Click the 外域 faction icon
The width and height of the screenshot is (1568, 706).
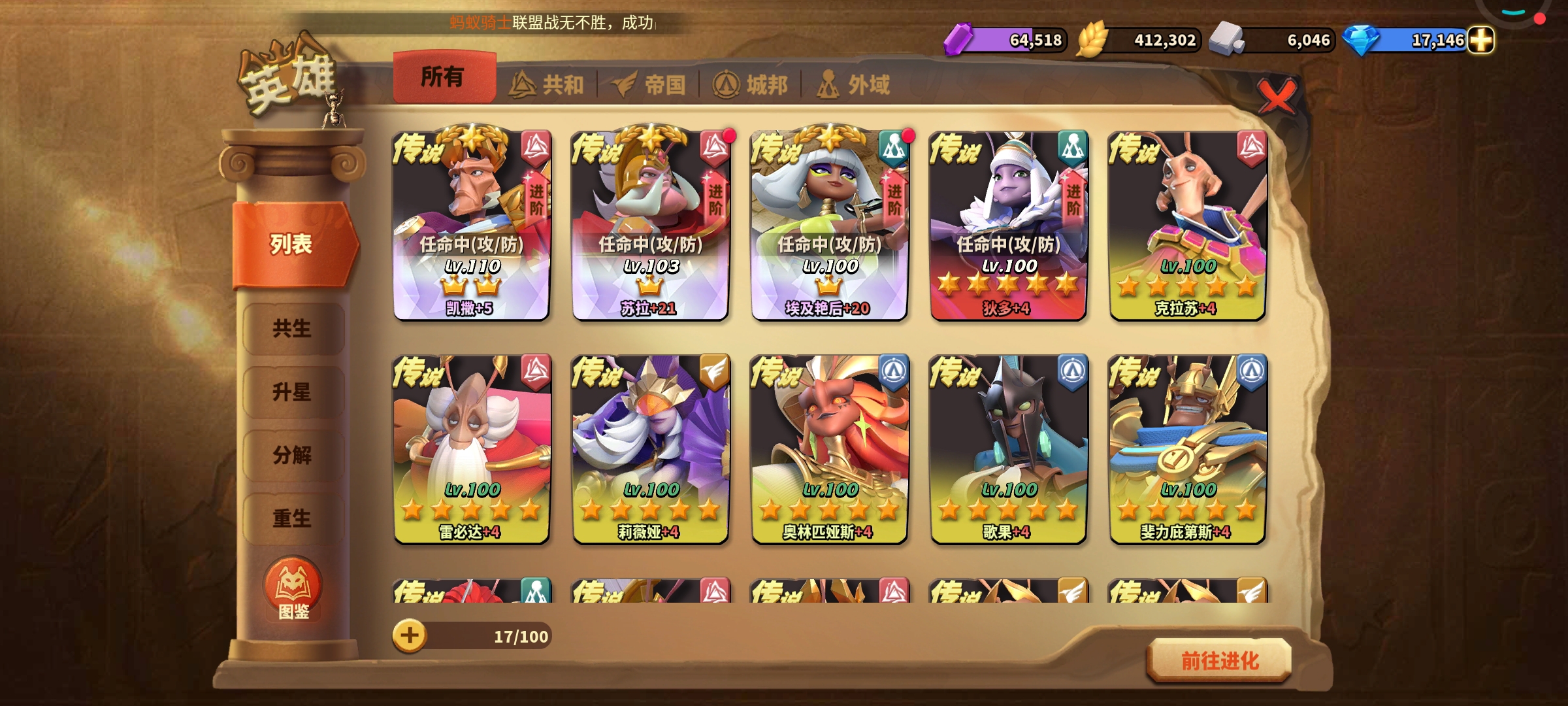(828, 83)
